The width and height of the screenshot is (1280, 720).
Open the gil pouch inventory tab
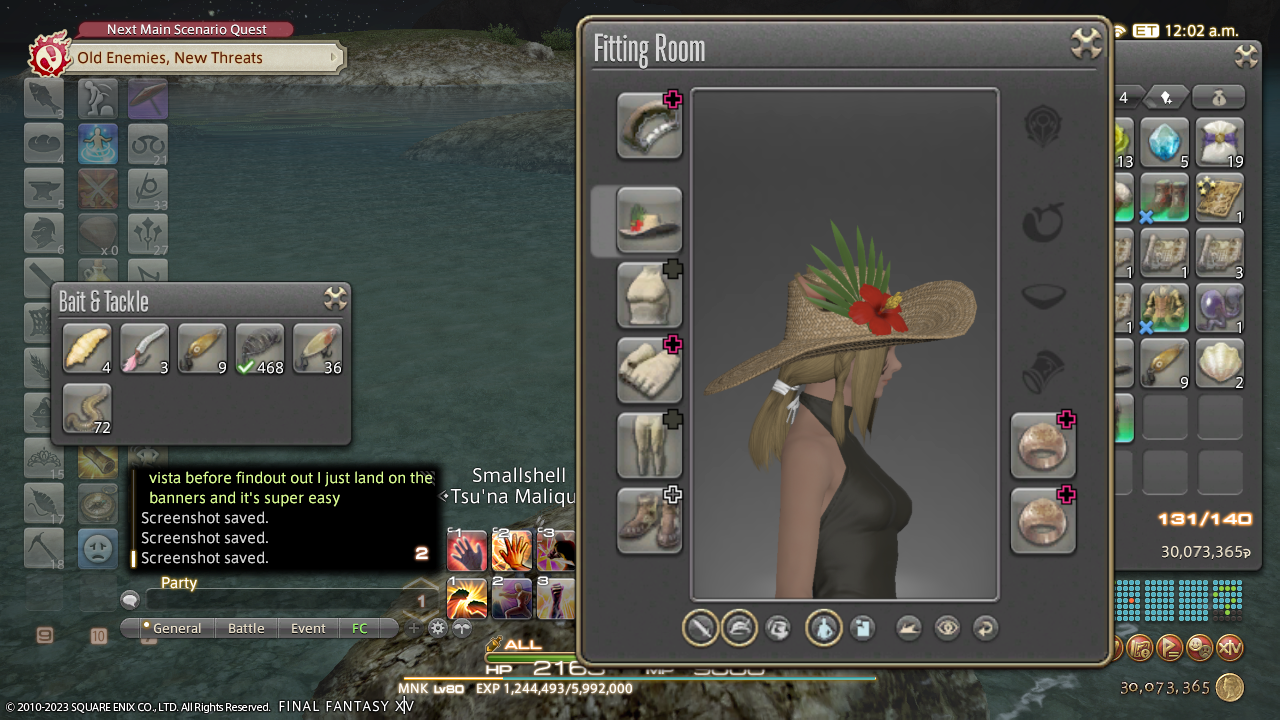point(1219,97)
